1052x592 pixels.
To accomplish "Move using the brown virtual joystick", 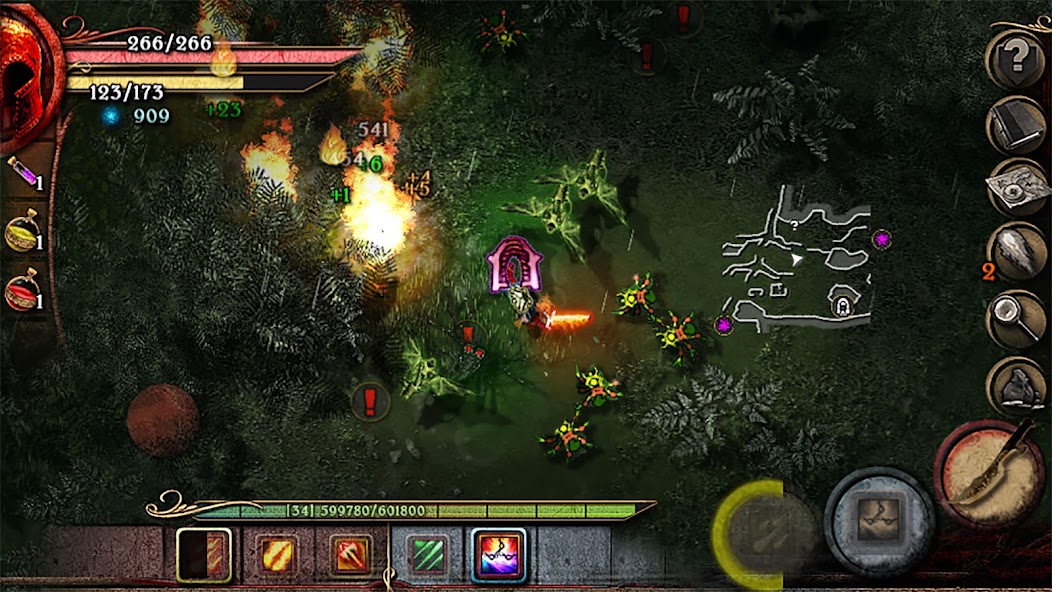I will click(x=162, y=420).
